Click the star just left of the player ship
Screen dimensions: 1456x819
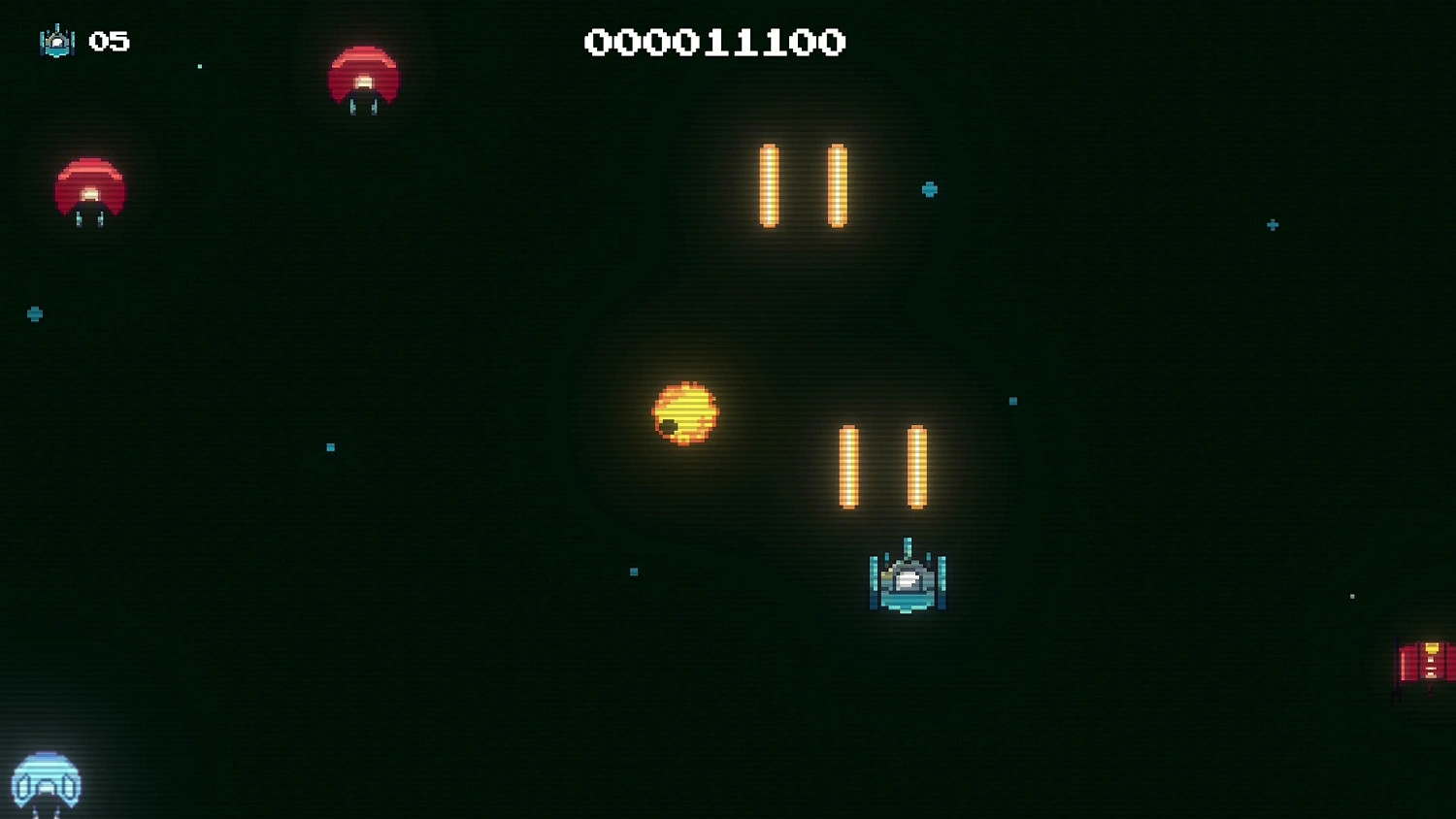(633, 572)
